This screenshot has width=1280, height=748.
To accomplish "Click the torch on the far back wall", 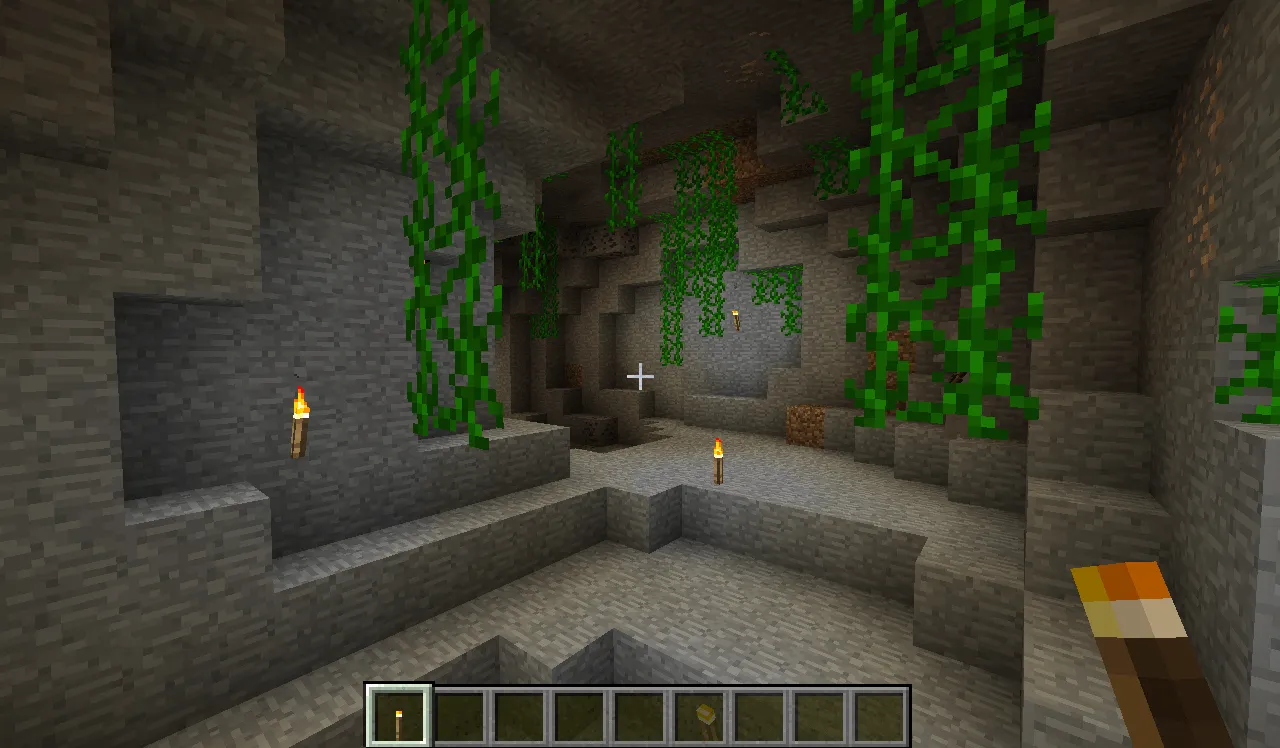I will point(737,320).
